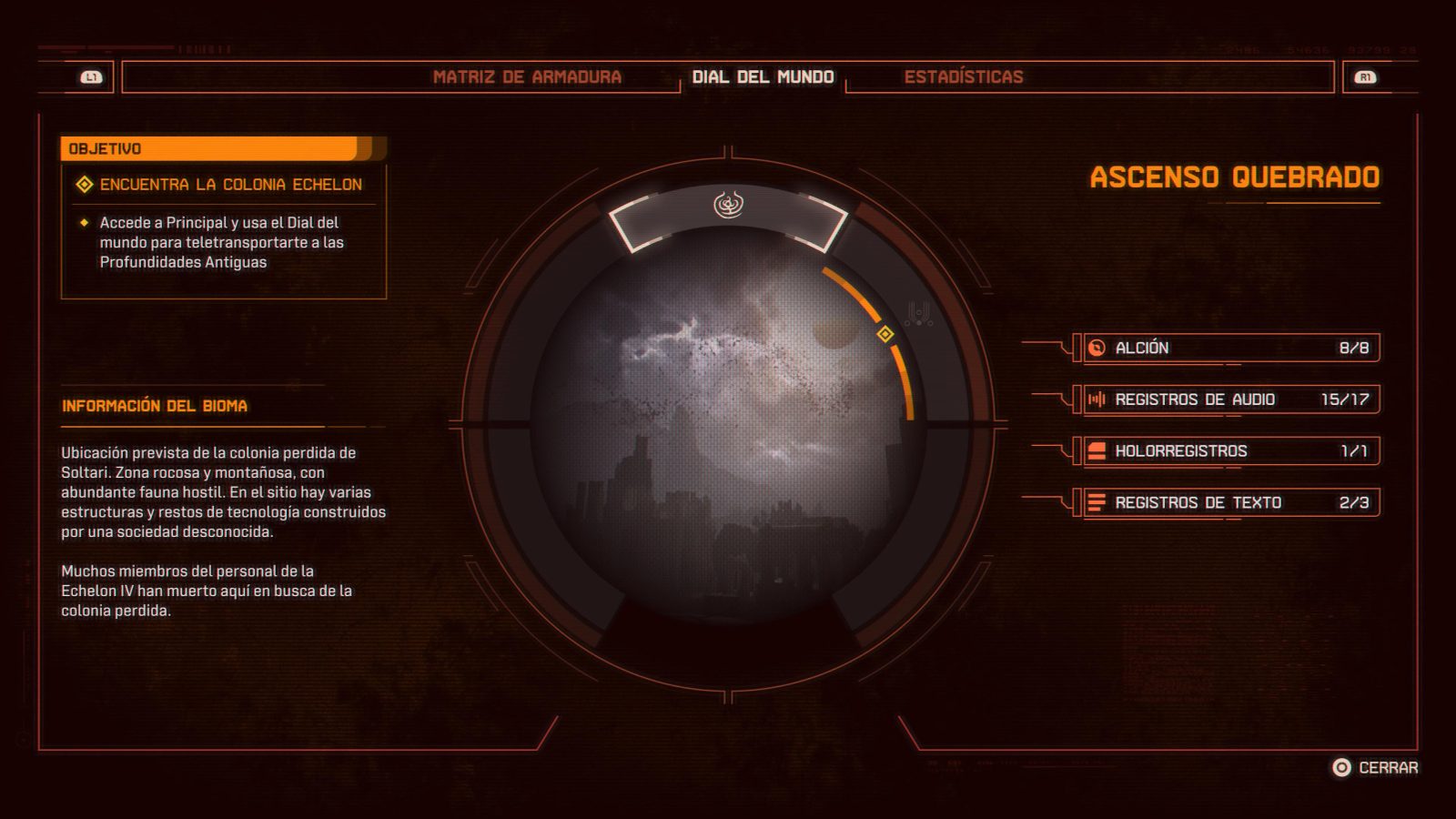Select the Alción collectible icon
This screenshot has height=819, width=1456.
(x=1096, y=347)
